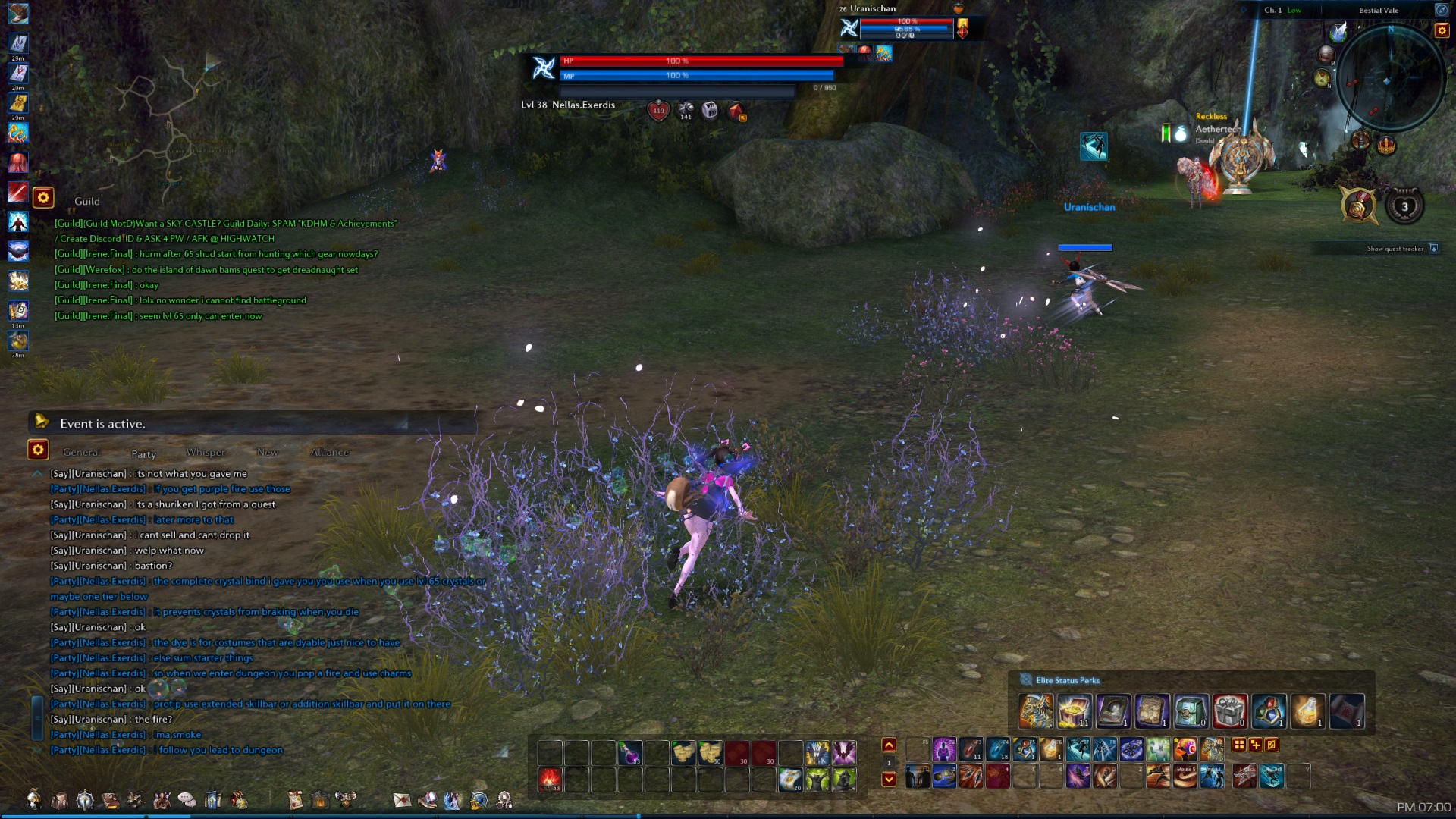Show the quest tracker

coord(1432,249)
